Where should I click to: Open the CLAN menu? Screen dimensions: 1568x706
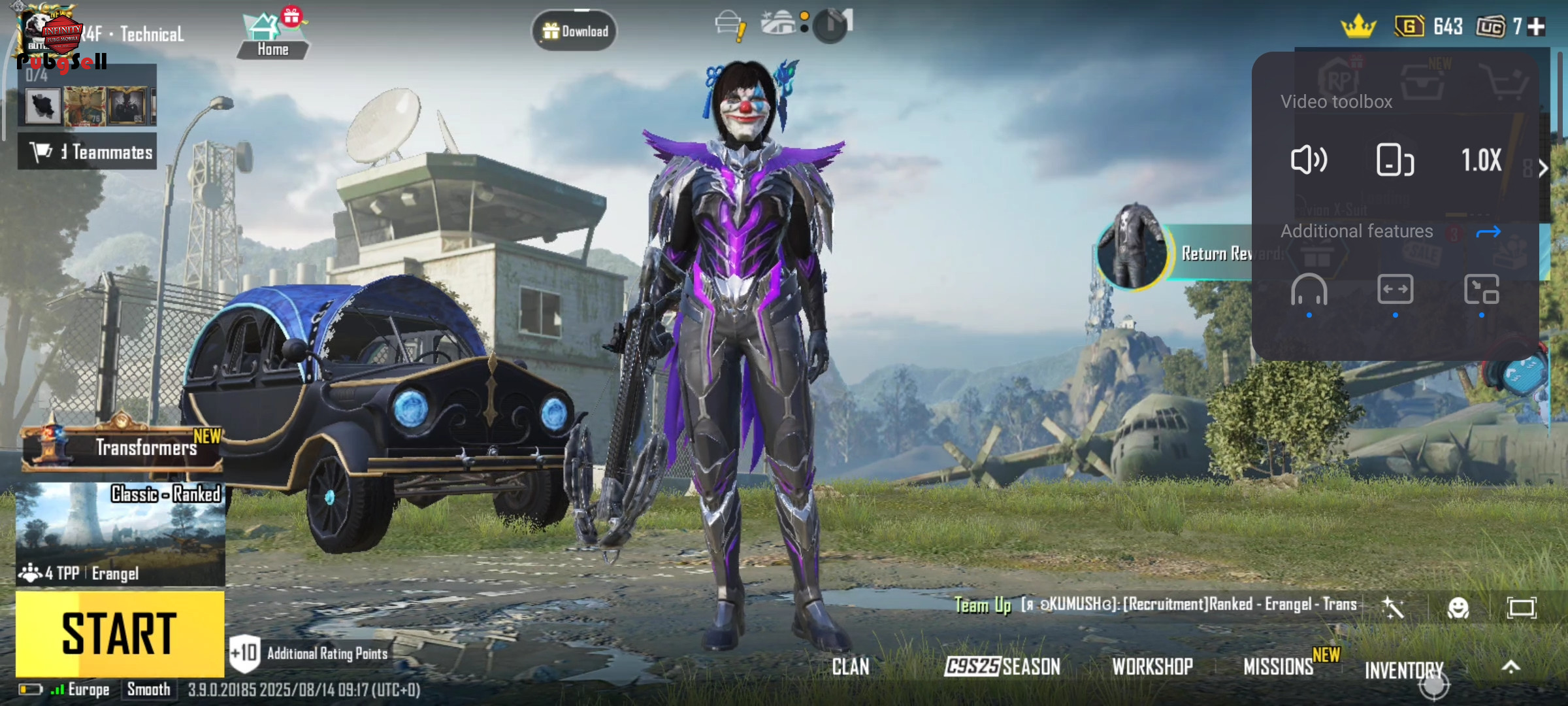pyautogui.click(x=850, y=667)
